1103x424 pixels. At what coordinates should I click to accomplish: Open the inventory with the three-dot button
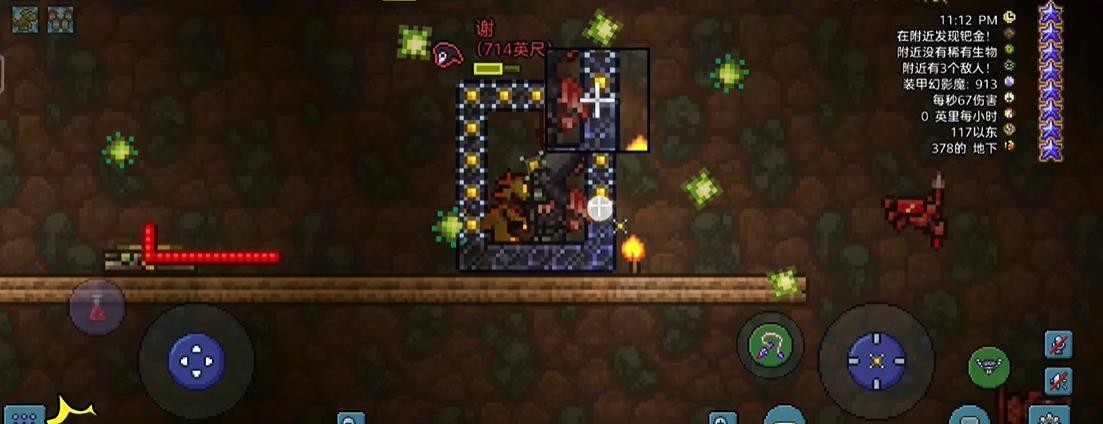[24, 415]
